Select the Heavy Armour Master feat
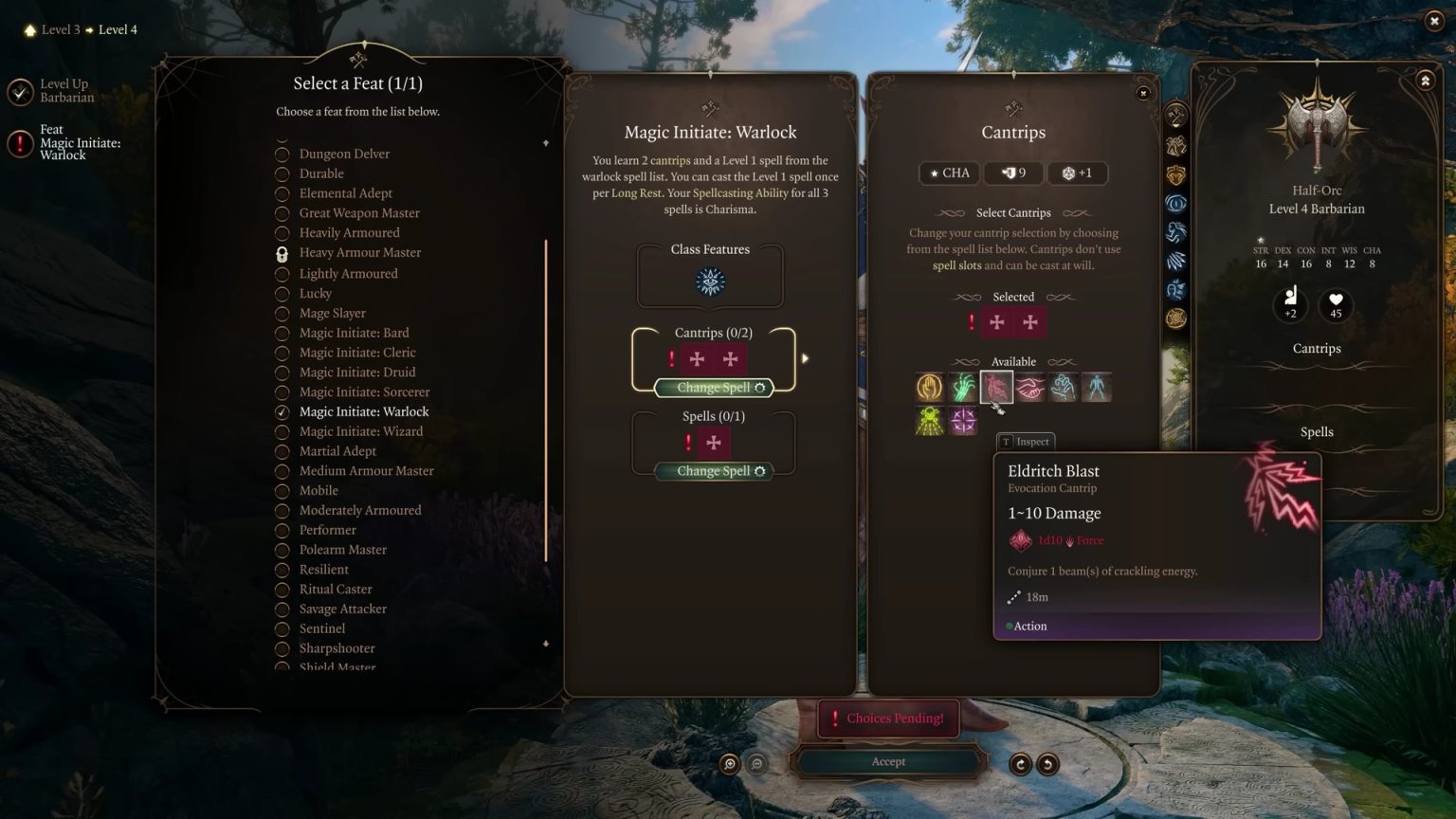 pyautogui.click(x=360, y=252)
